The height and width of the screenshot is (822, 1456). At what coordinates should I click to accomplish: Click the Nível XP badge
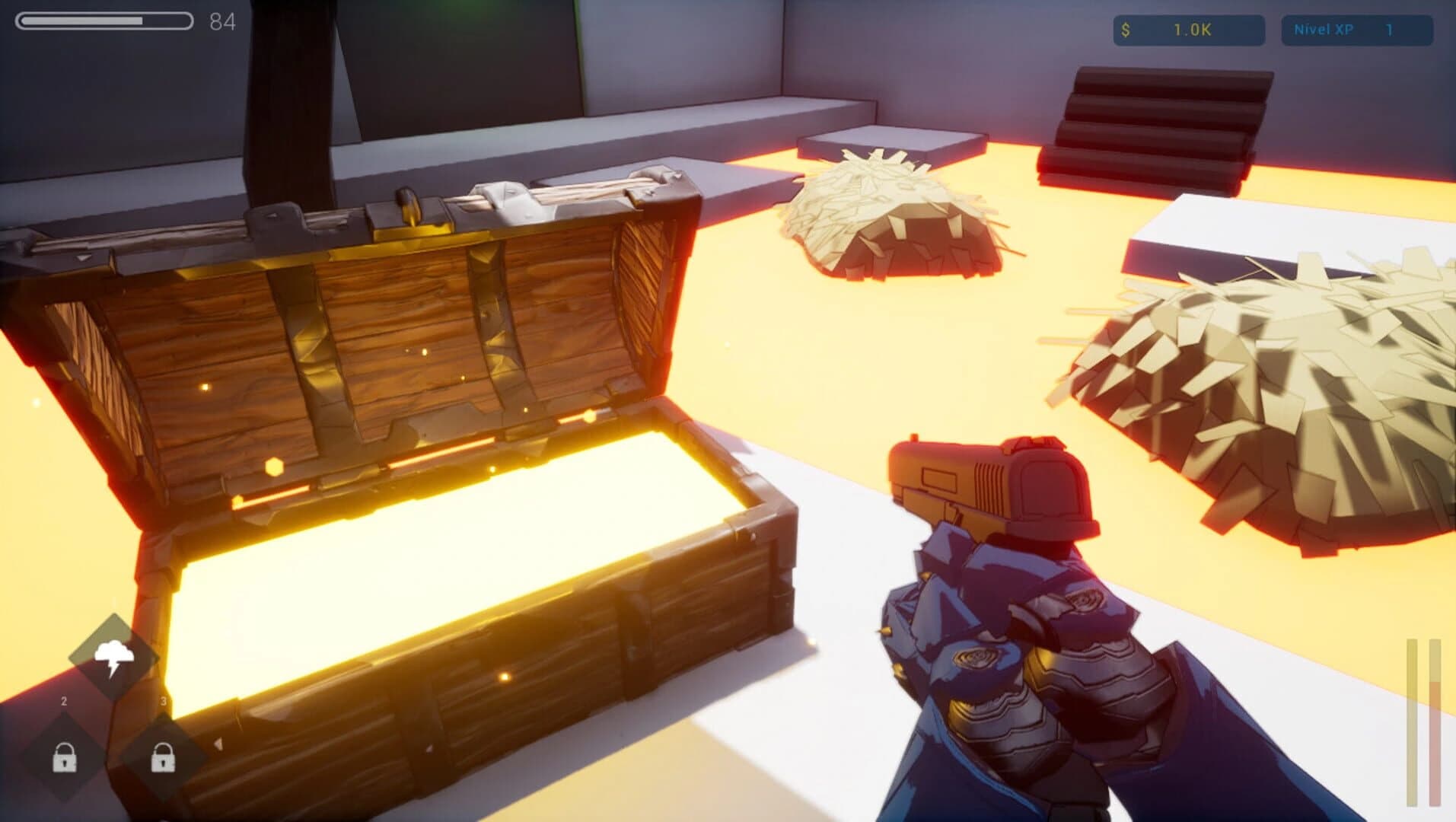pyautogui.click(x=1359, y=29)
